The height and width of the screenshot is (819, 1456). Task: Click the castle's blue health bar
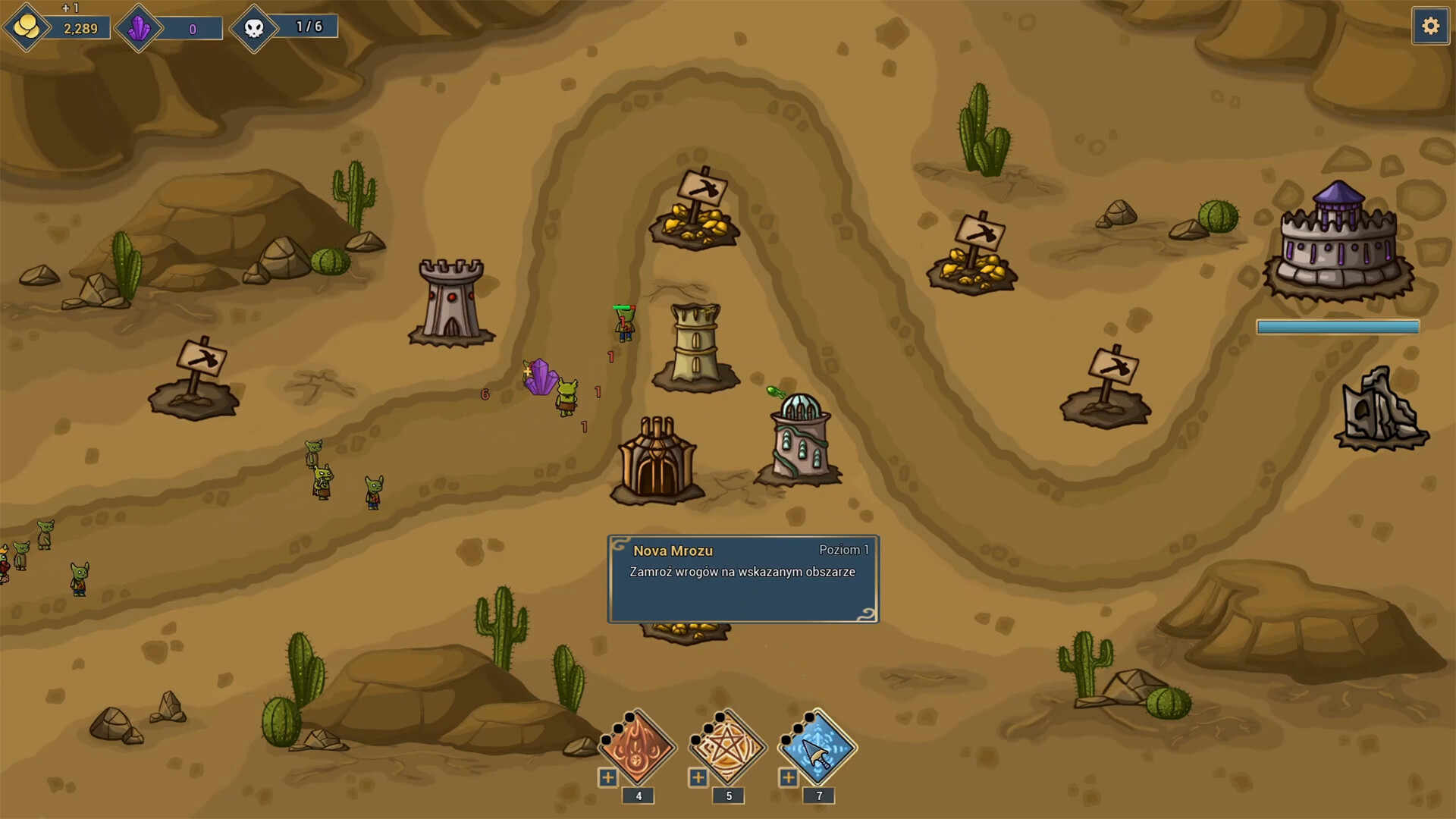(1337, 327)
